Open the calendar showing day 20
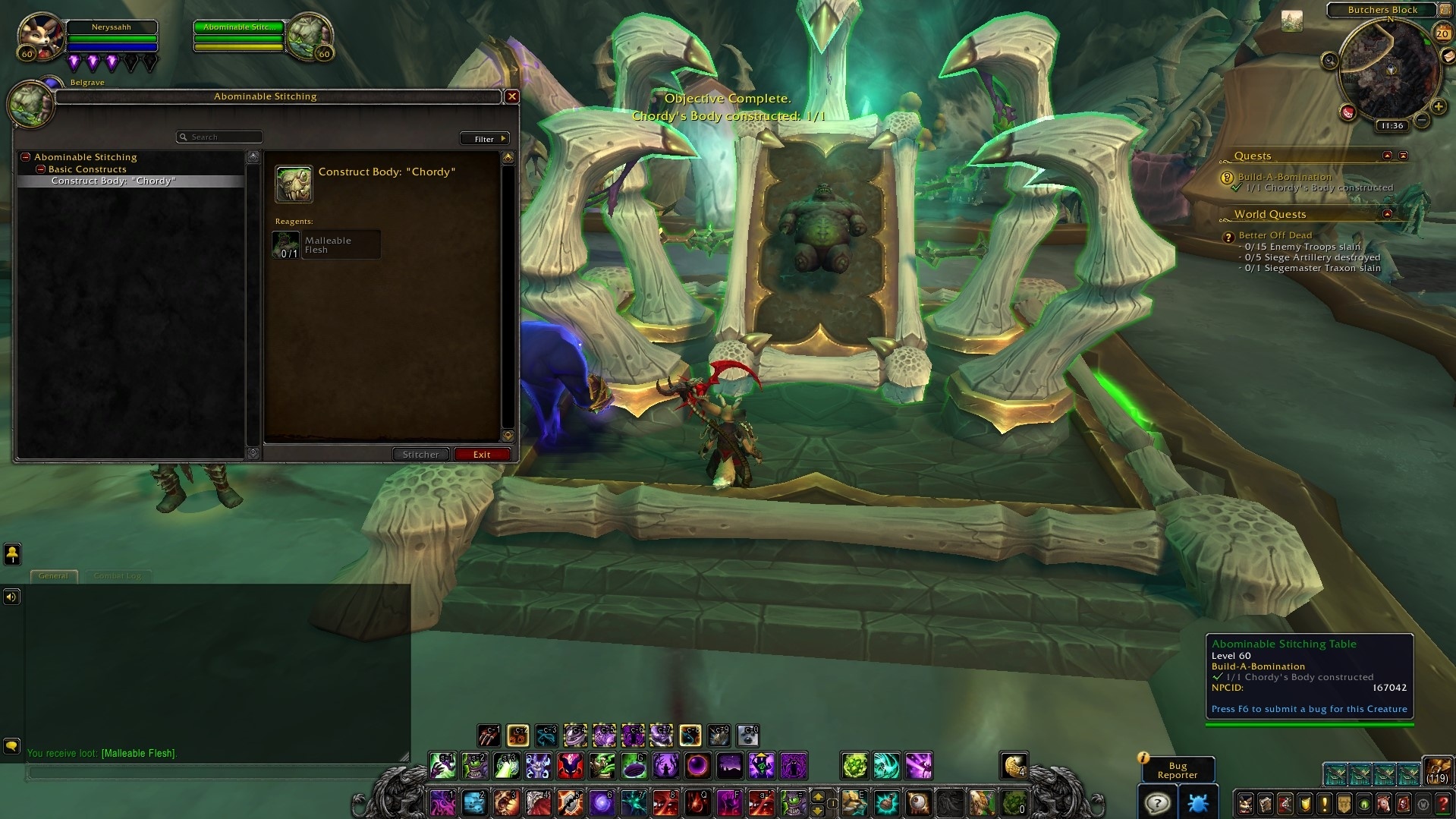 (x=1442, y=33)
